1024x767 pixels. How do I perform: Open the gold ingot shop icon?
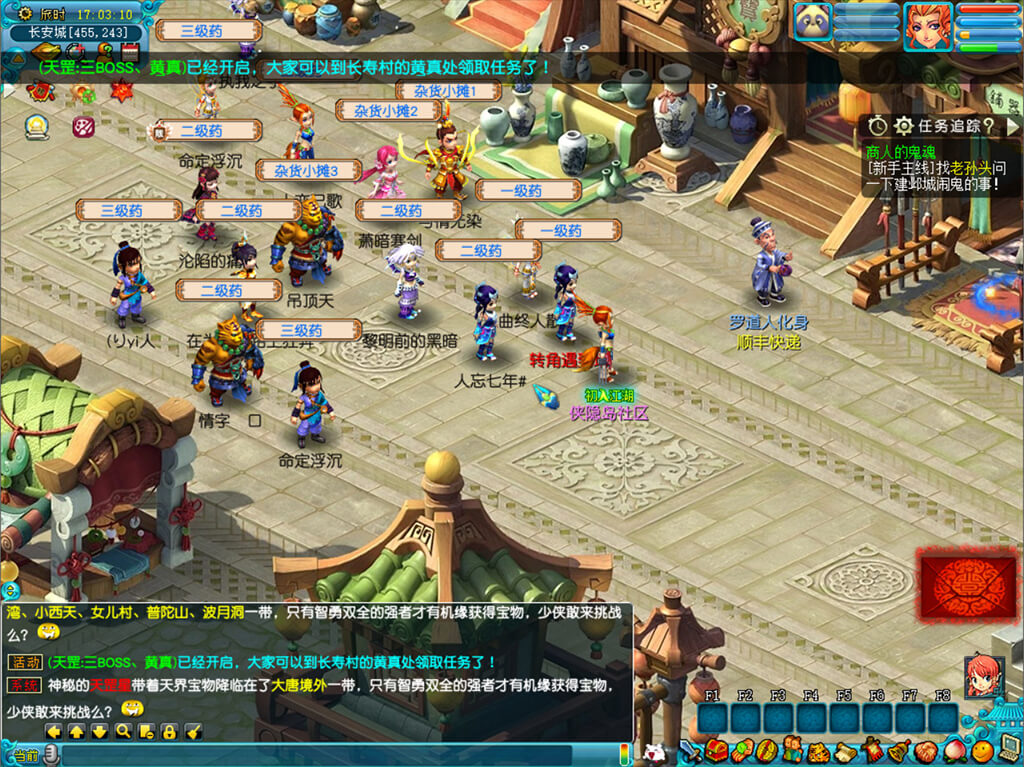point(44,50)
